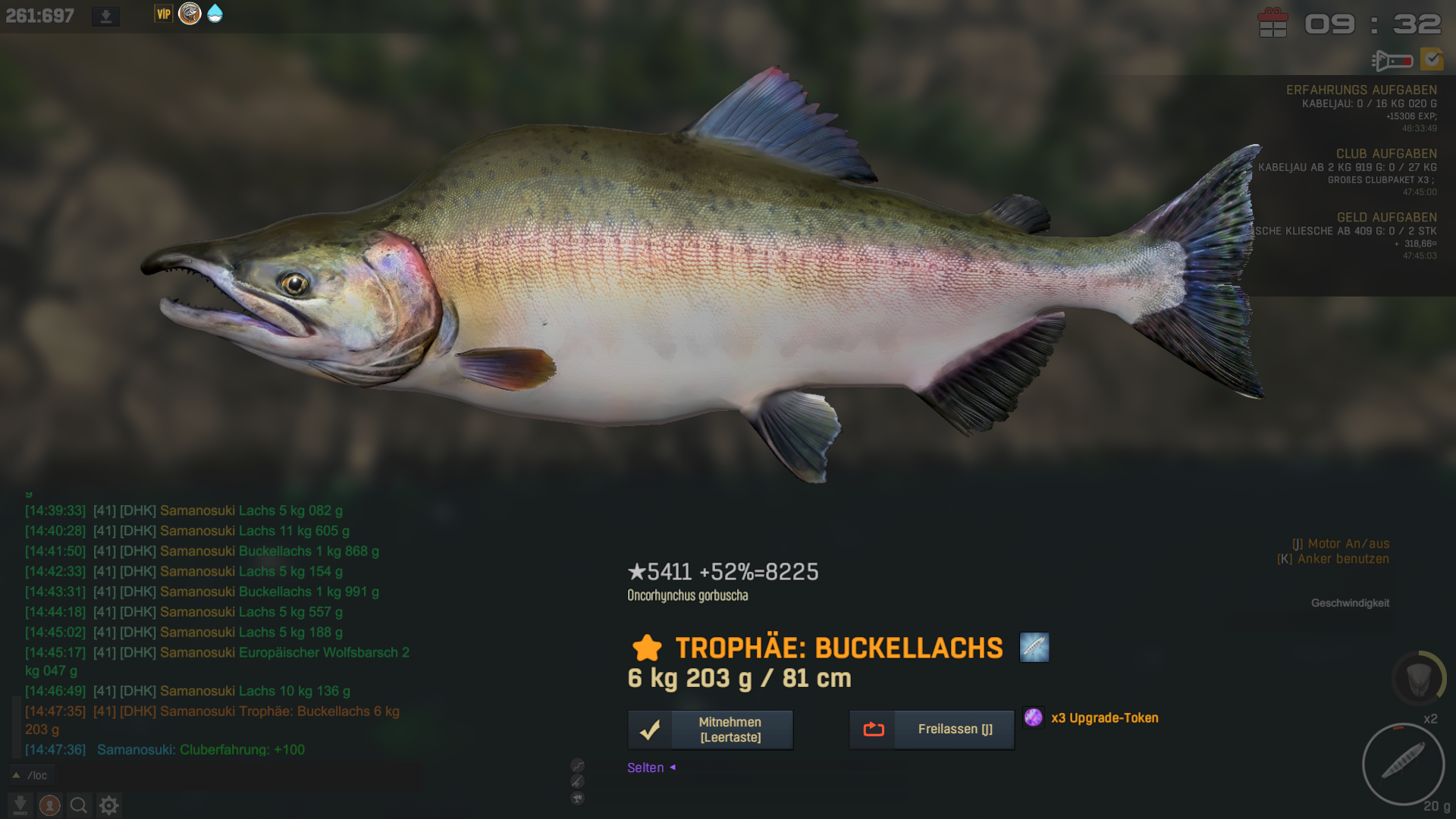Image resolution: width=1456 pixels, height=819 pixels.
Task: Open the settings gear icon
Action: (109, 805)
